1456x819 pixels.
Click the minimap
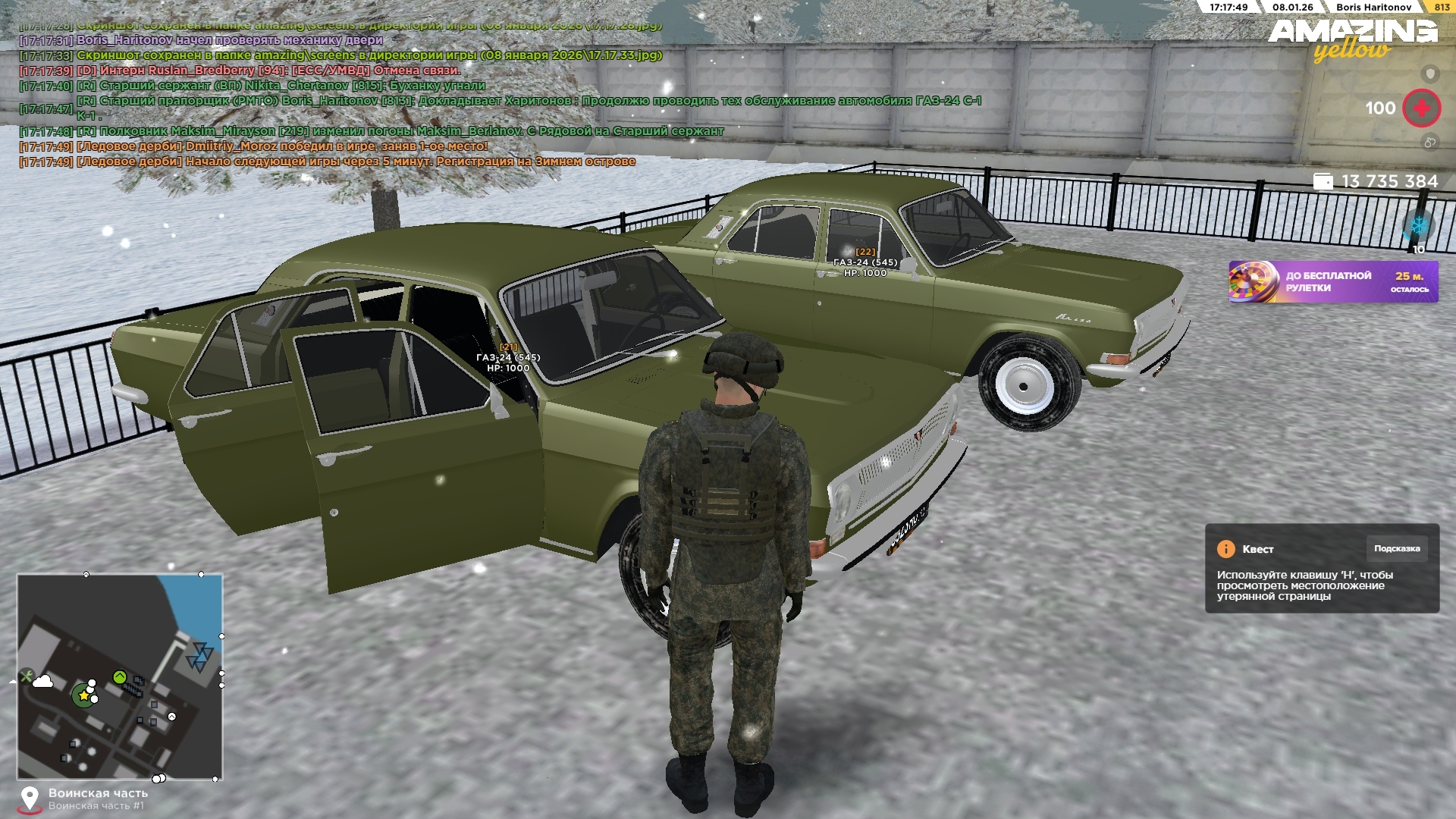pos(120,676)
